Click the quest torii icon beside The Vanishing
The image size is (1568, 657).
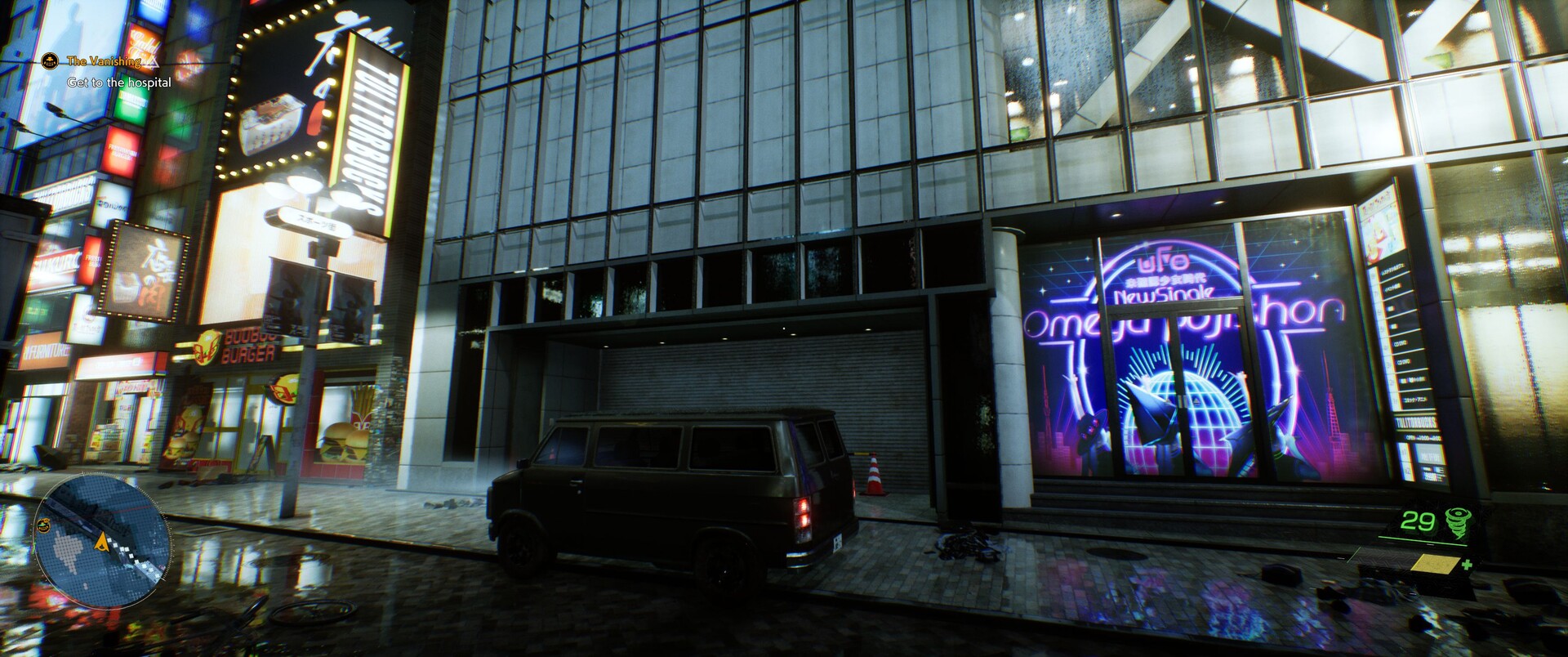pyautogui.click(x=51, y=60)
